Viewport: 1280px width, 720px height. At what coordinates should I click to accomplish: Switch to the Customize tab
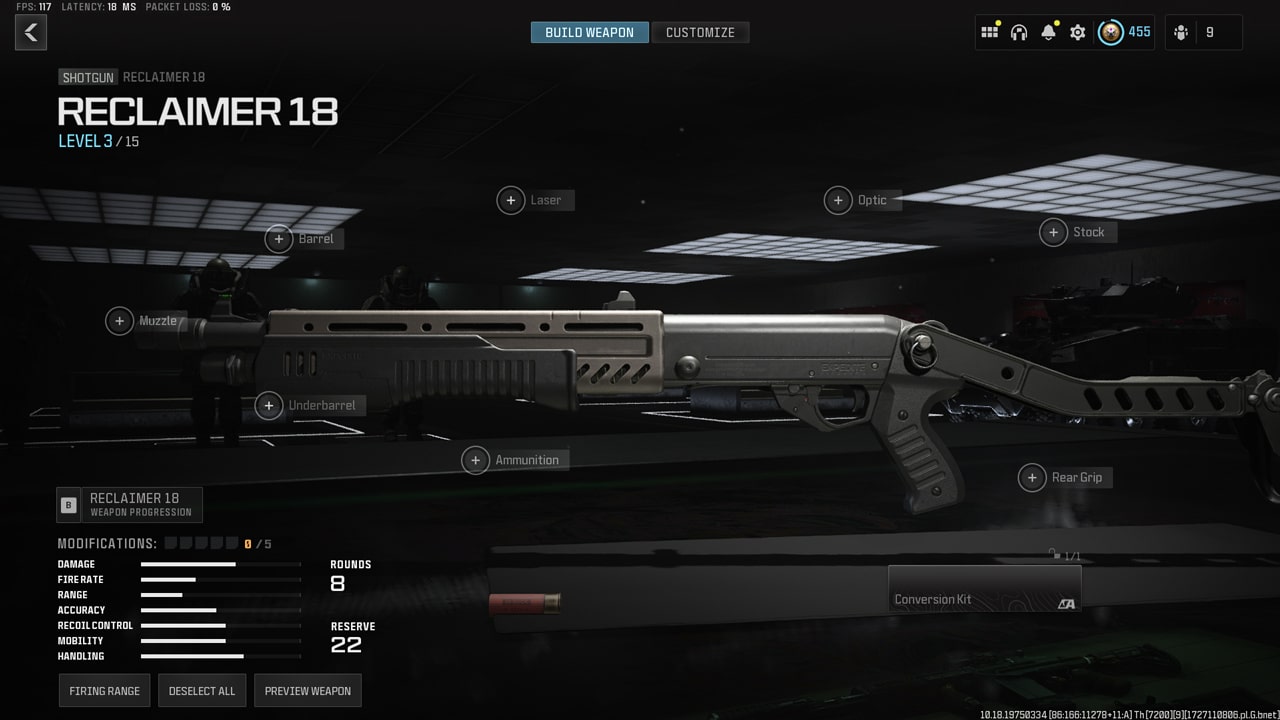[701, 31]
